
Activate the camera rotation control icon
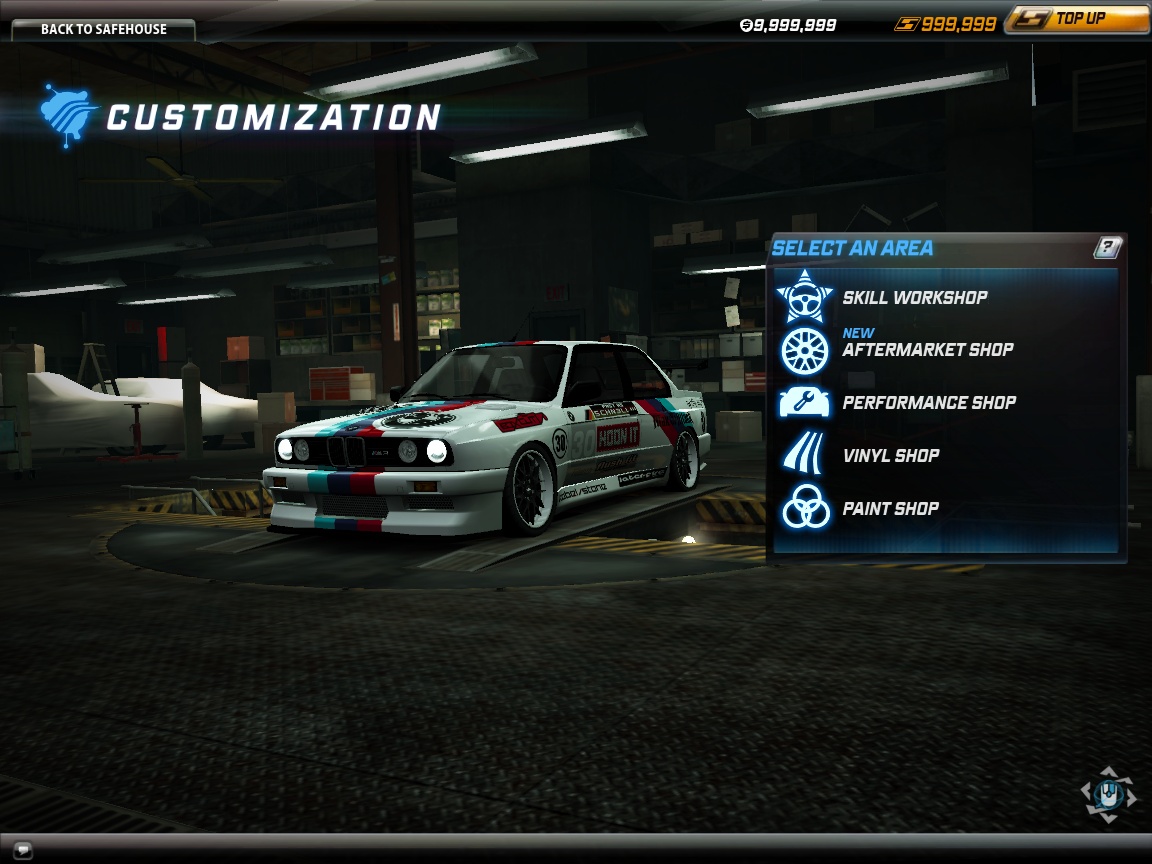(x=1108, y=795)
